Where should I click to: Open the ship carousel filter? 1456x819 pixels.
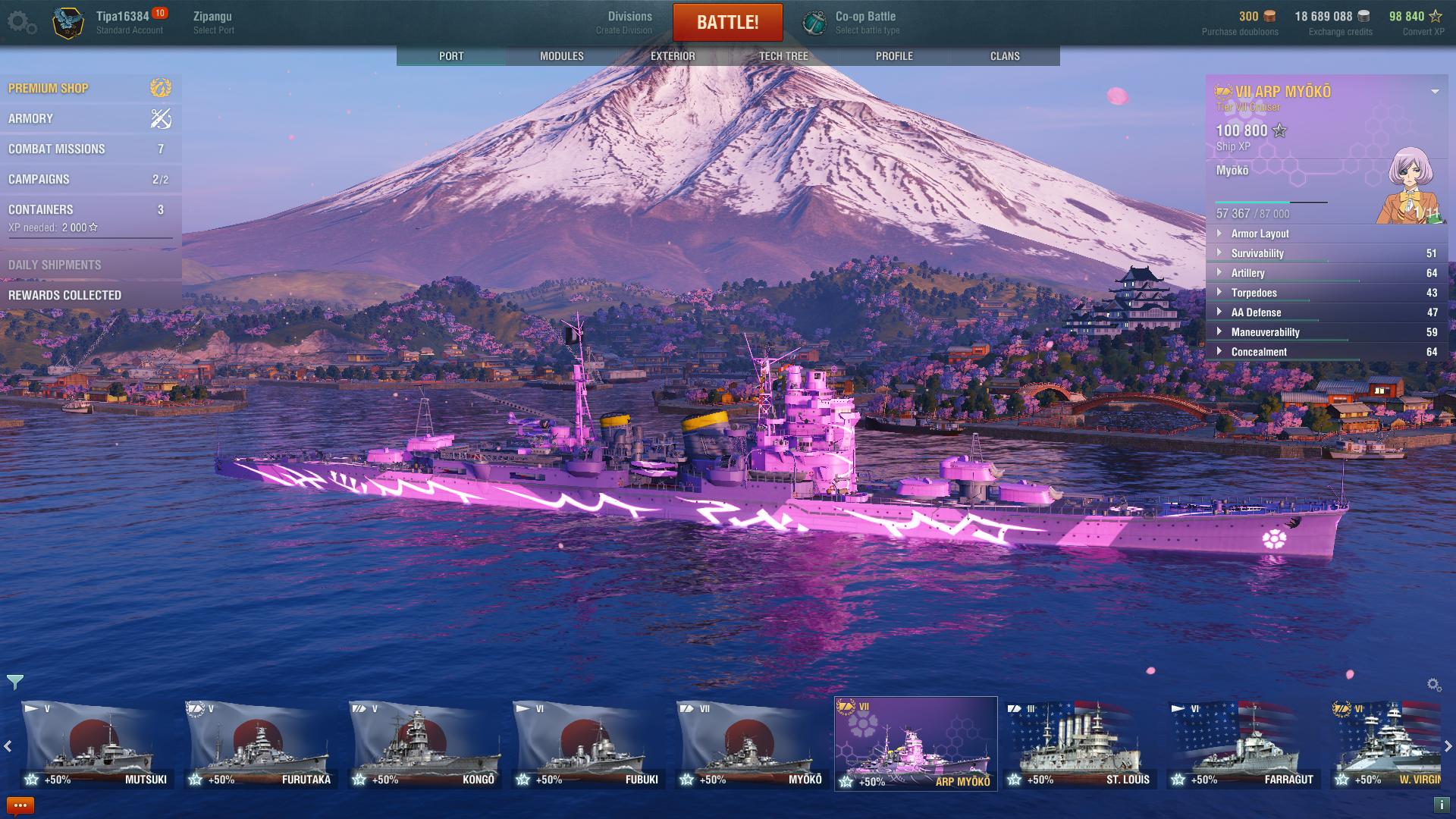click(x=14, y=682)
